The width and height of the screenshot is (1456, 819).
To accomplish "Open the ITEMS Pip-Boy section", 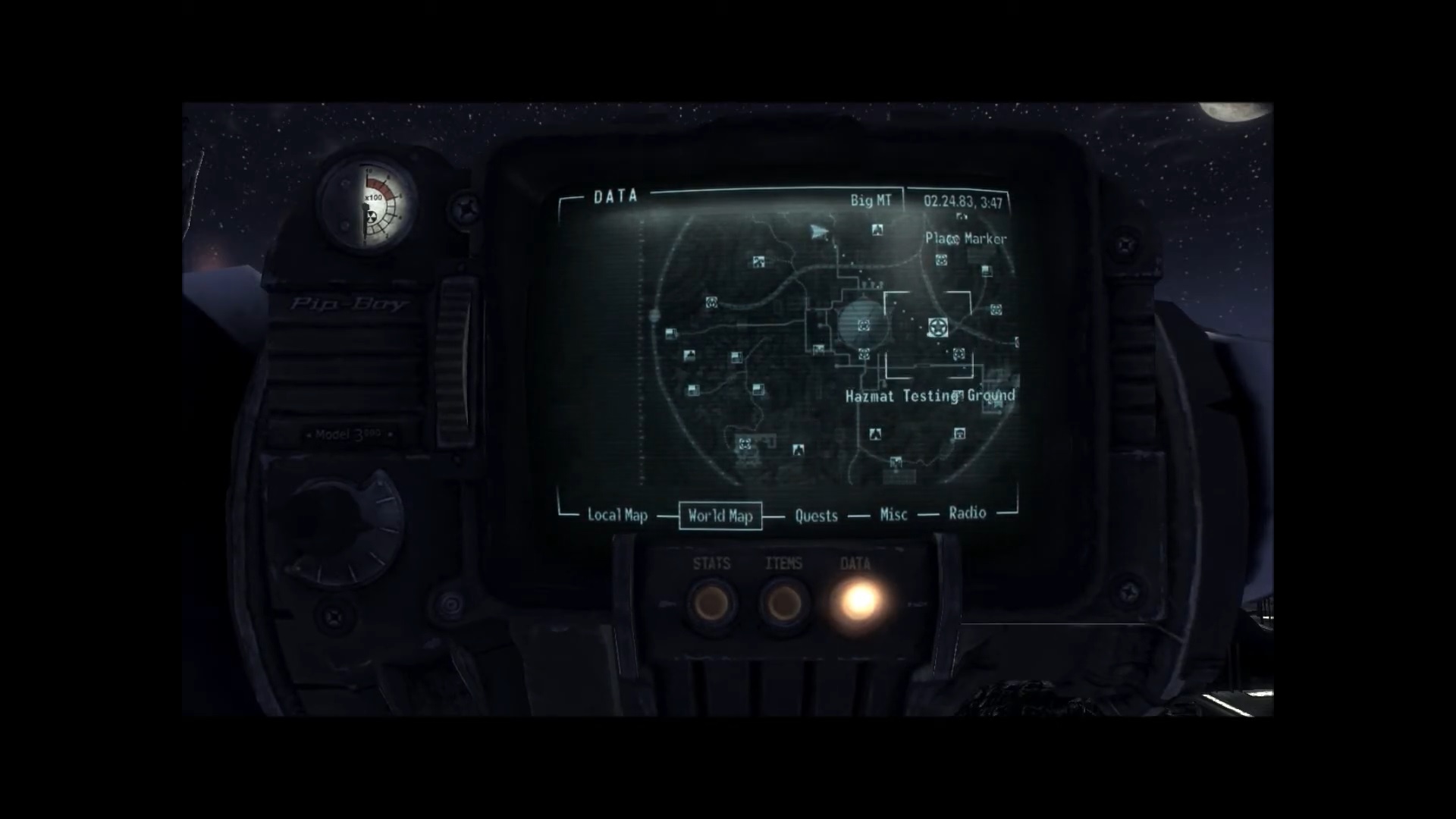I will point(783,603).
